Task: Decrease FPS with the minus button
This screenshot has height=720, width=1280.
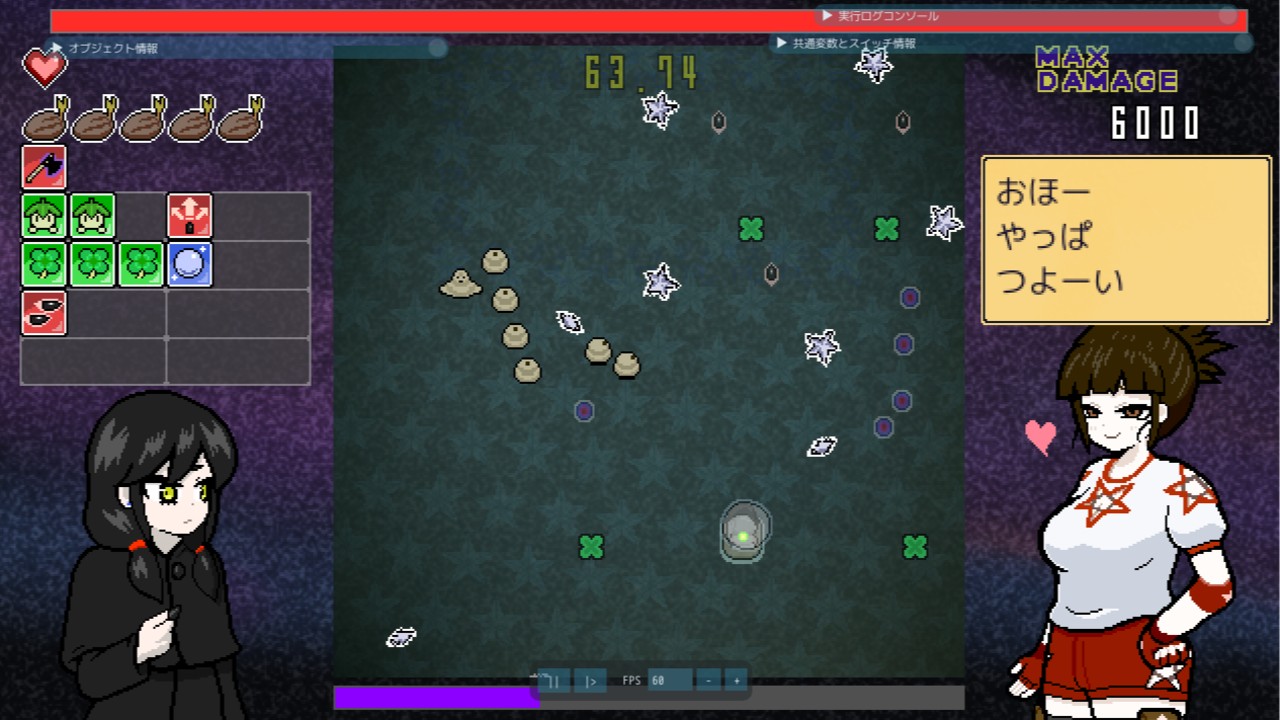Action: tap(708, 681)
